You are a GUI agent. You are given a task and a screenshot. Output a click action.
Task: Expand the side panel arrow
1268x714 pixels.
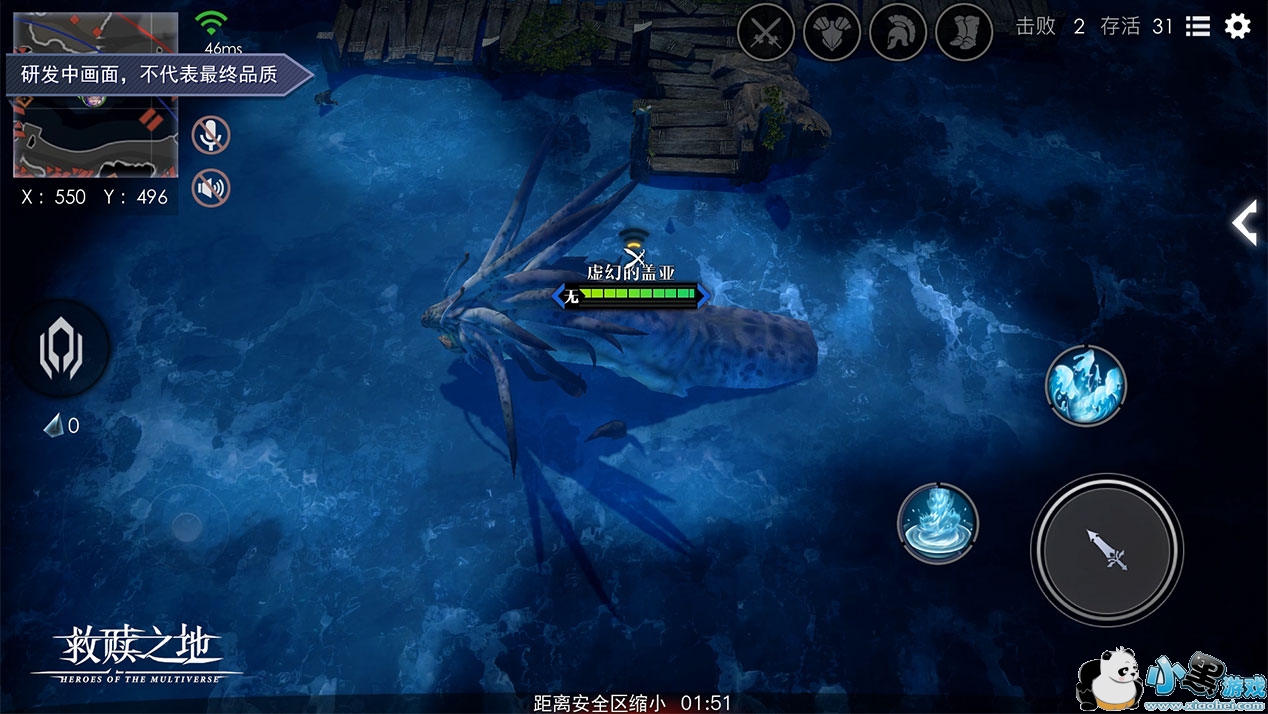pos(1245,222)
